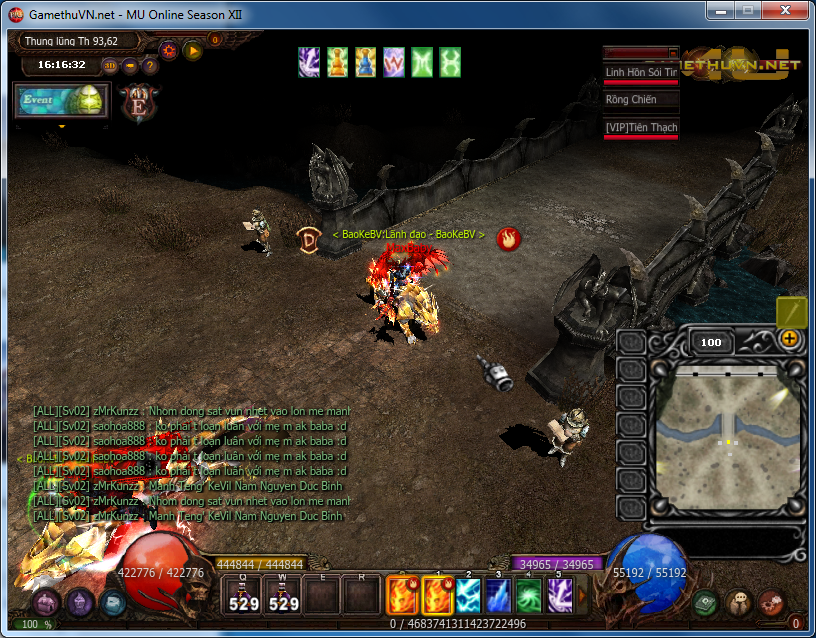
Task: Use the Q potion slot
Action: pos(244,595)
